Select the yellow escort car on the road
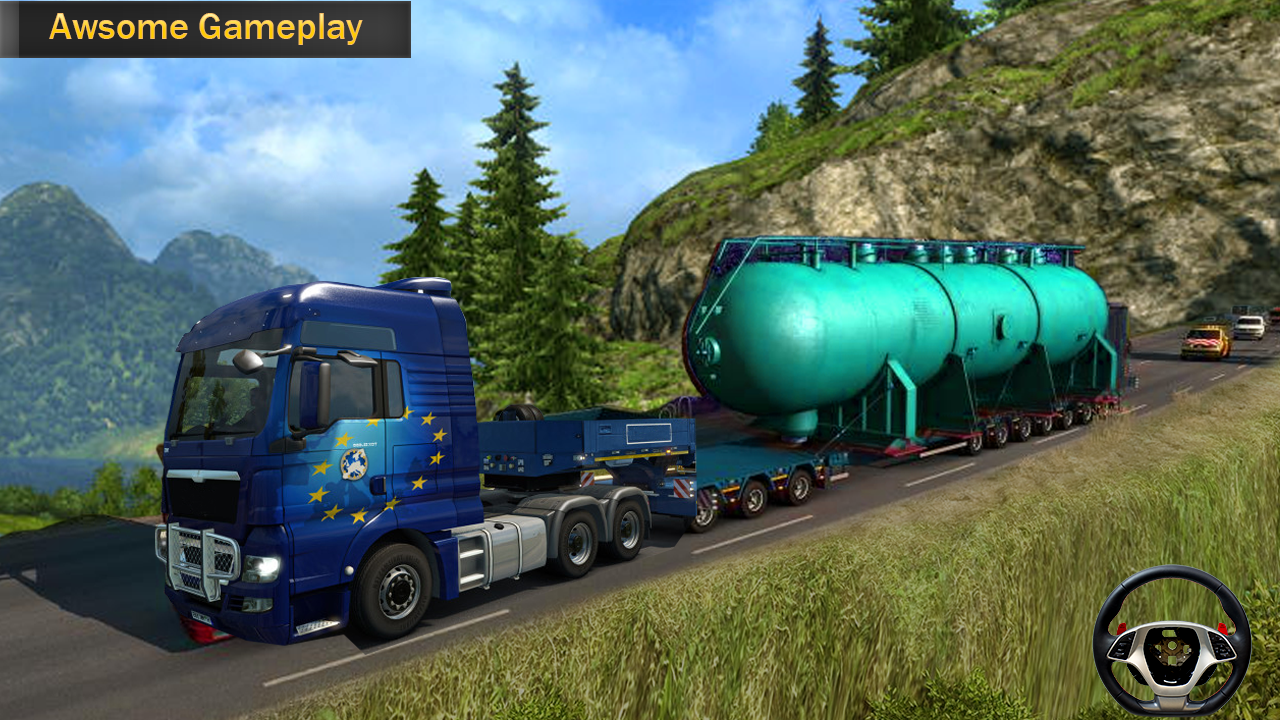The width and height of the screenshot is (1280, 720). [x=1205, y=342]
